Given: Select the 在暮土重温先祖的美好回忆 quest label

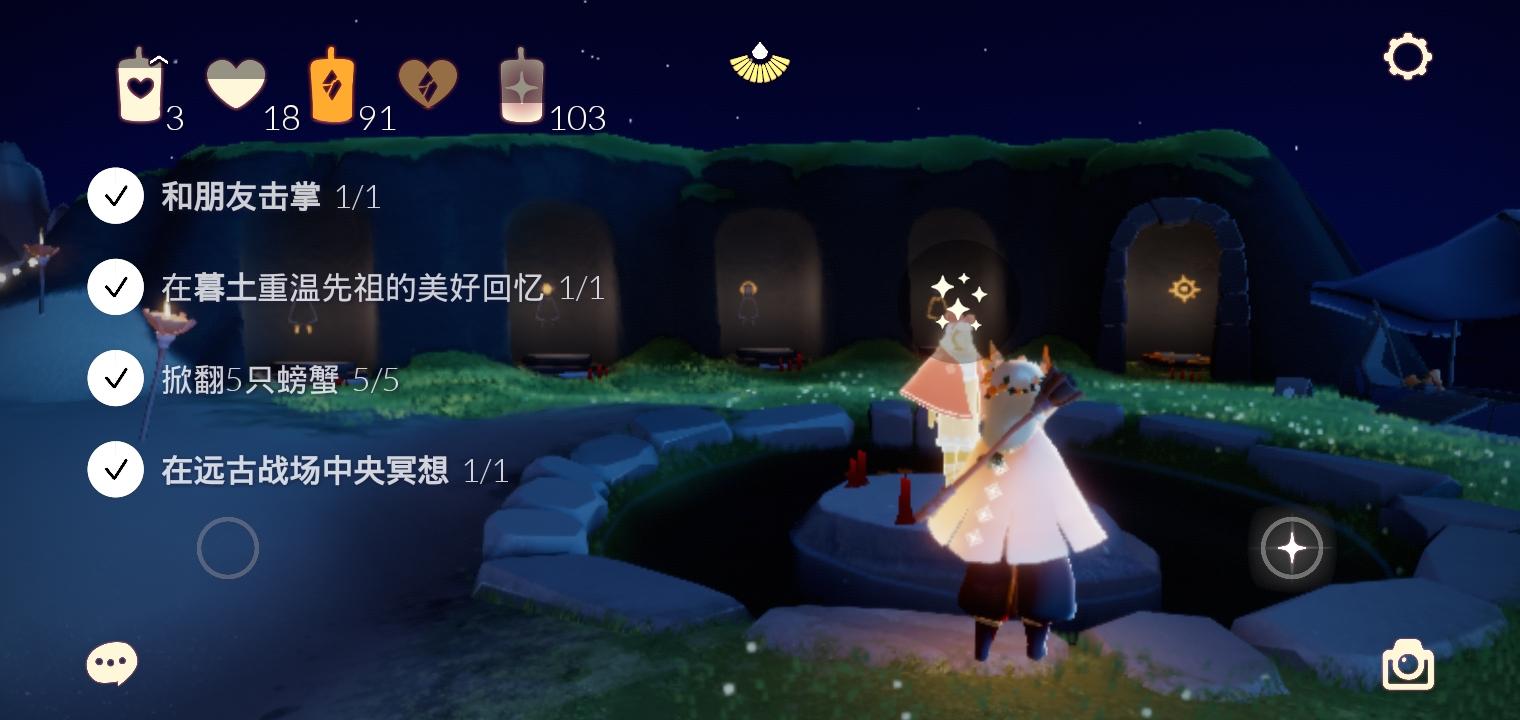Looking at the screenshot, I should coord(351,288).
